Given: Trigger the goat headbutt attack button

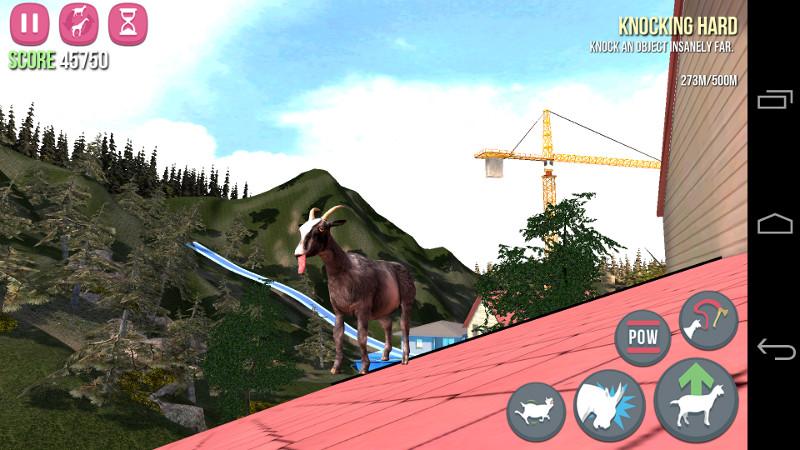Looking at the screenshot, I should [609, 406].
